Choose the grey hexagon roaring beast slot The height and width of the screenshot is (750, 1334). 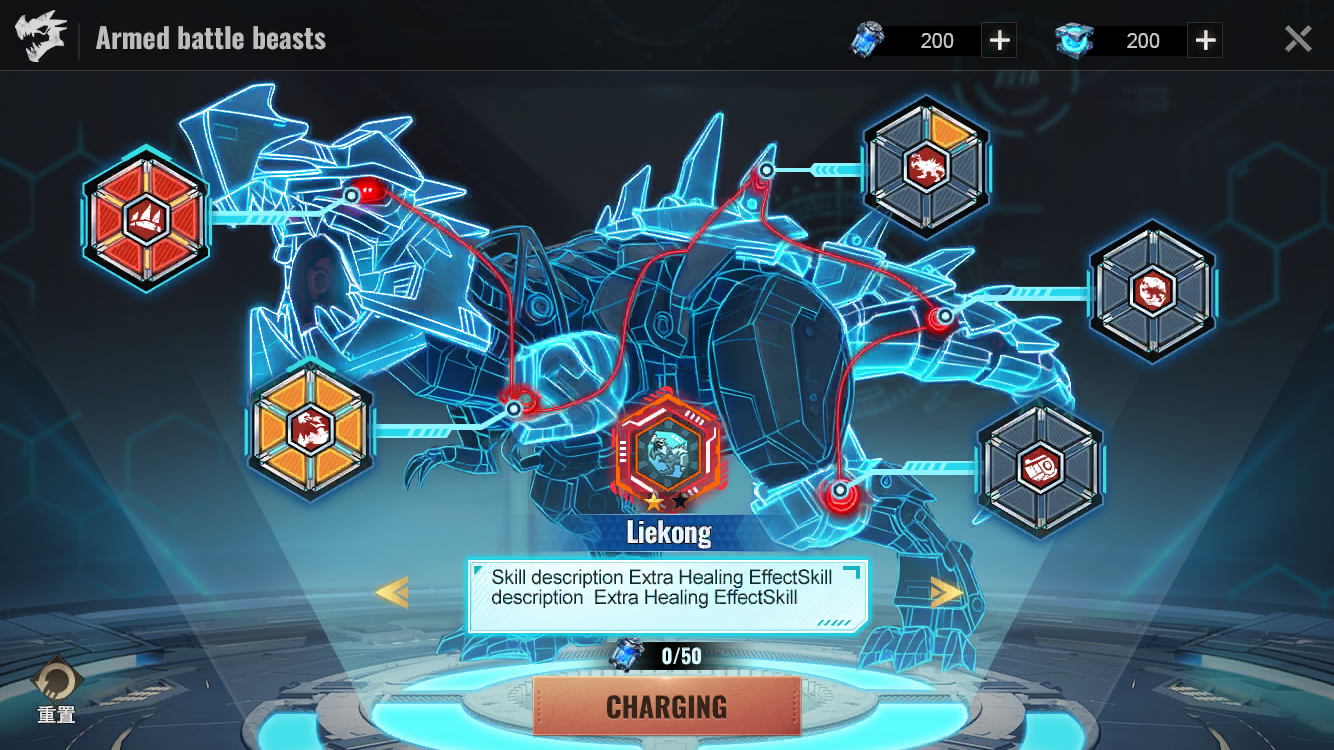(x=1152, y=291)
